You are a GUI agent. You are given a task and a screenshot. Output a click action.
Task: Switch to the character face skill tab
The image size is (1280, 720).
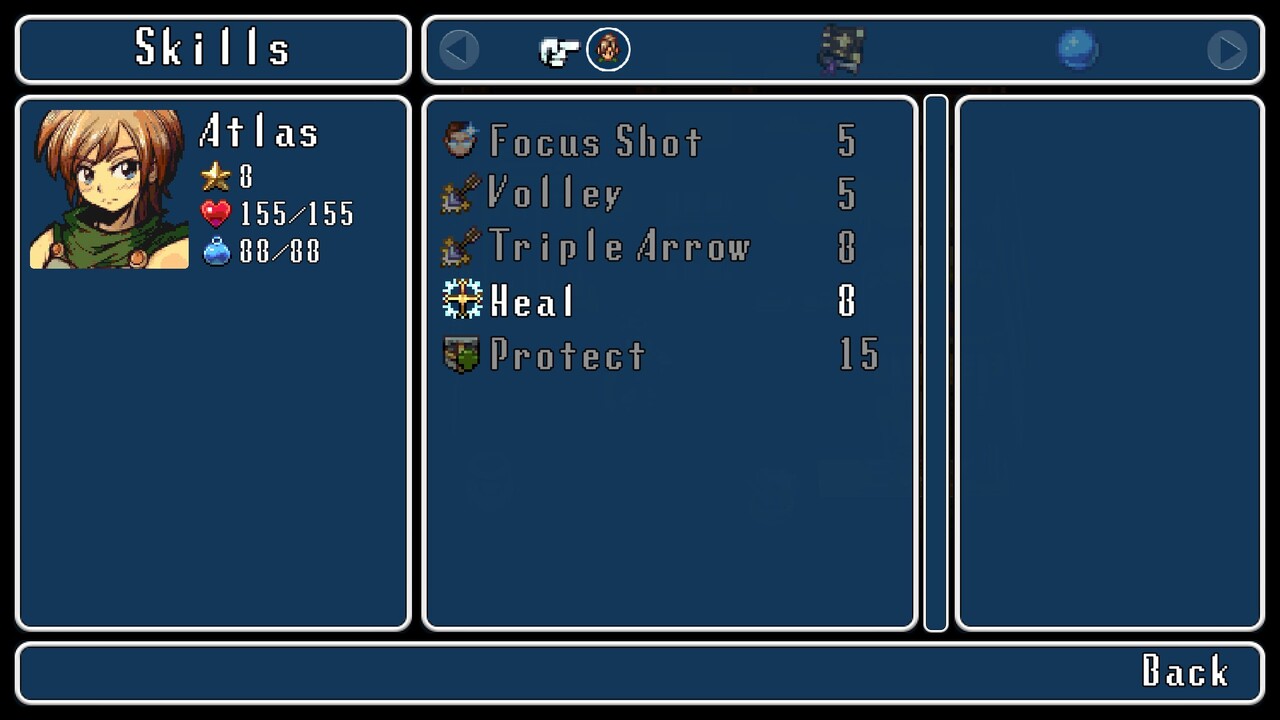[608, 49]
